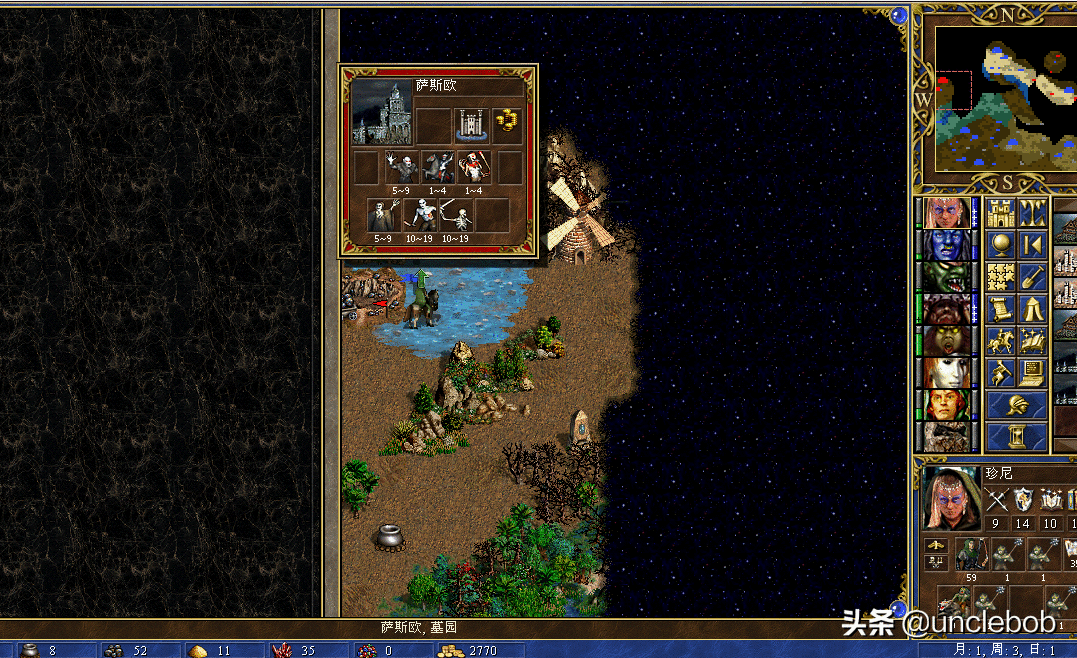
Task: Put the hero to sleep with the tent button
Action: 1033,309
